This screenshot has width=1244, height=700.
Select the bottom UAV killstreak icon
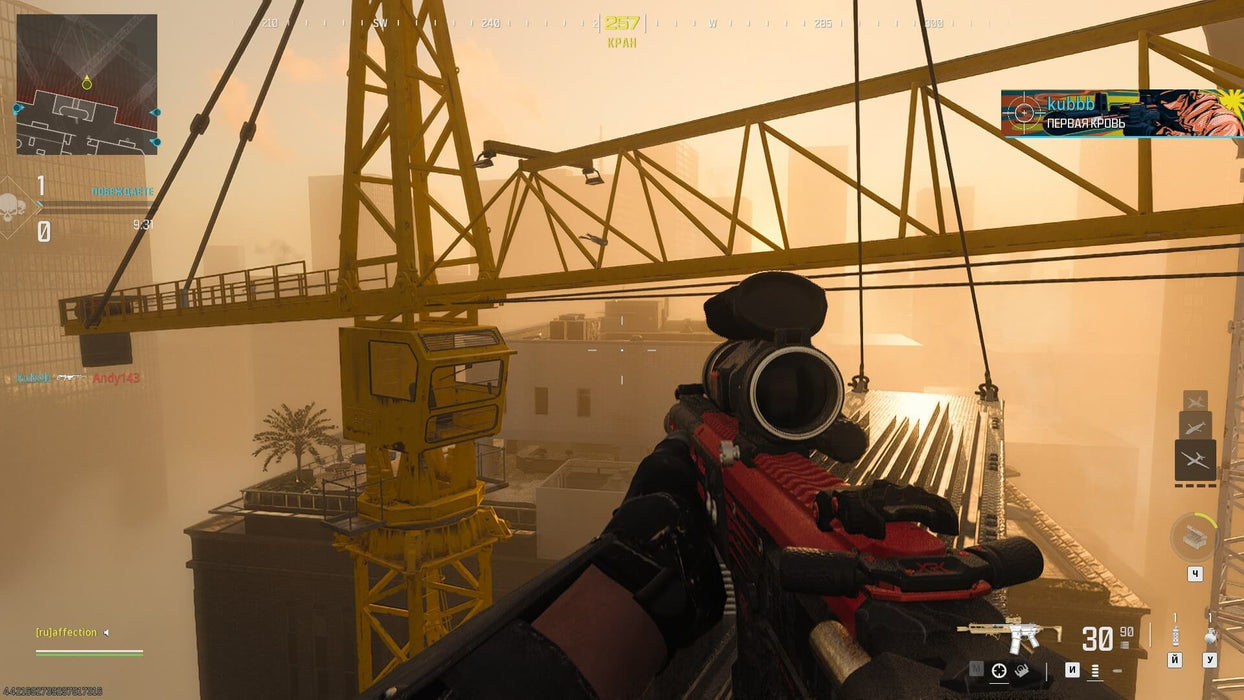coord(1195,460)
